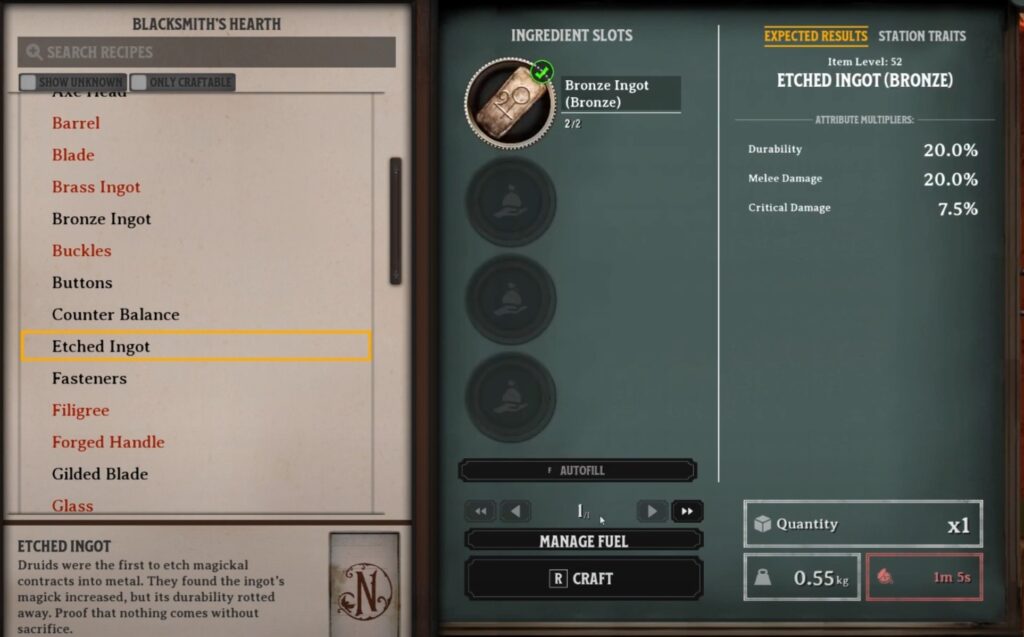Autofill the ingredient slots
This screenshot has height=637, width=1024.
pyautogui.click(x=577, y=470)
